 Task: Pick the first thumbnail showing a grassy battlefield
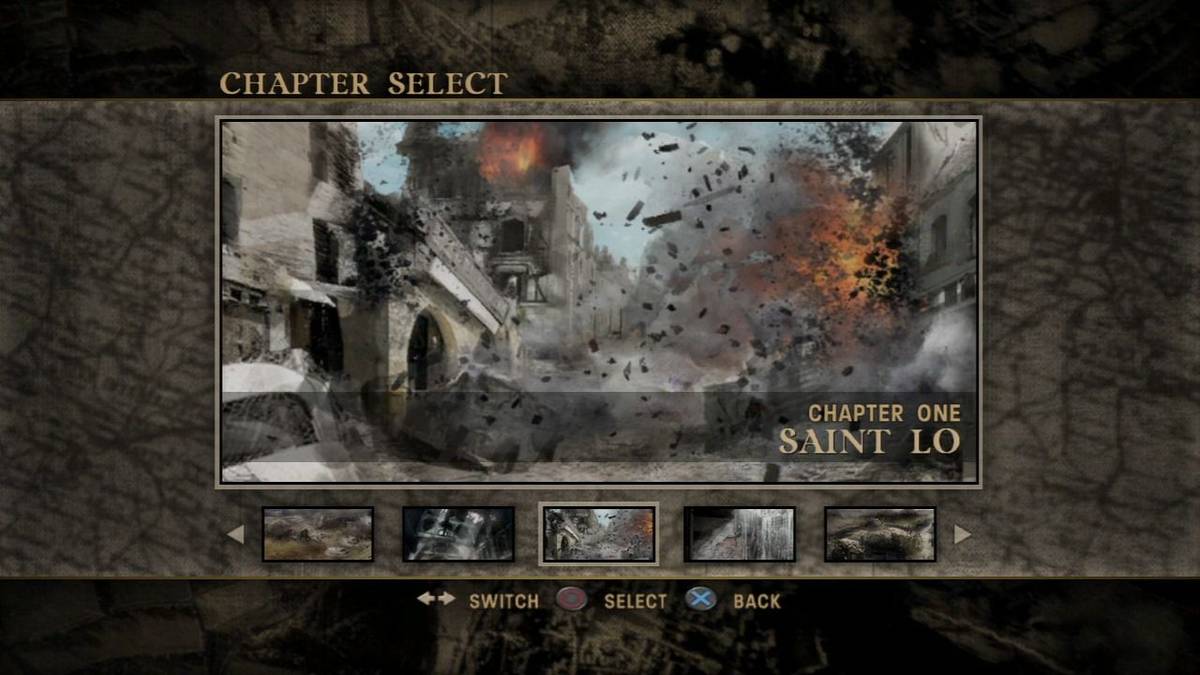[318, 534]
